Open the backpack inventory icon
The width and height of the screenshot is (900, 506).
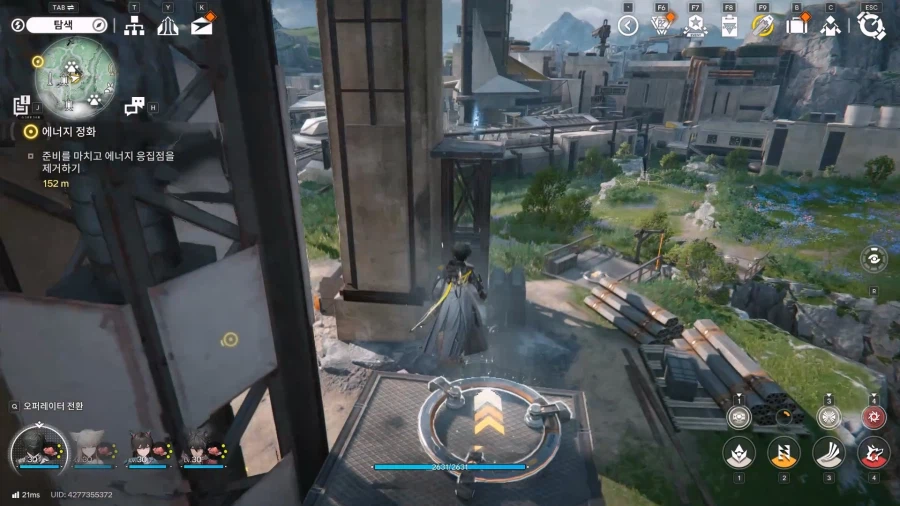797,25
